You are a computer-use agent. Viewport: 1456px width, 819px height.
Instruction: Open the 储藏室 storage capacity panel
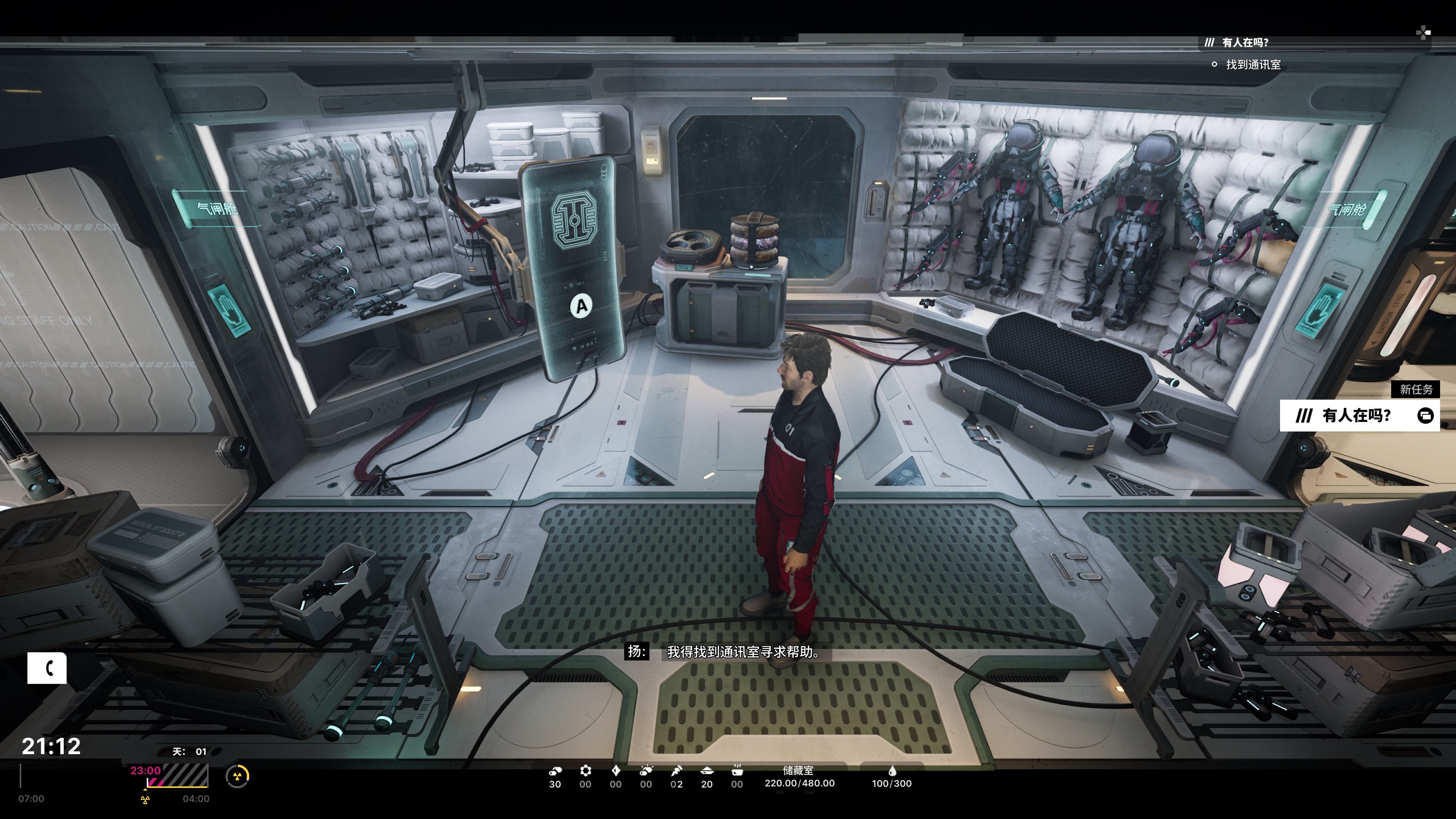799,777
